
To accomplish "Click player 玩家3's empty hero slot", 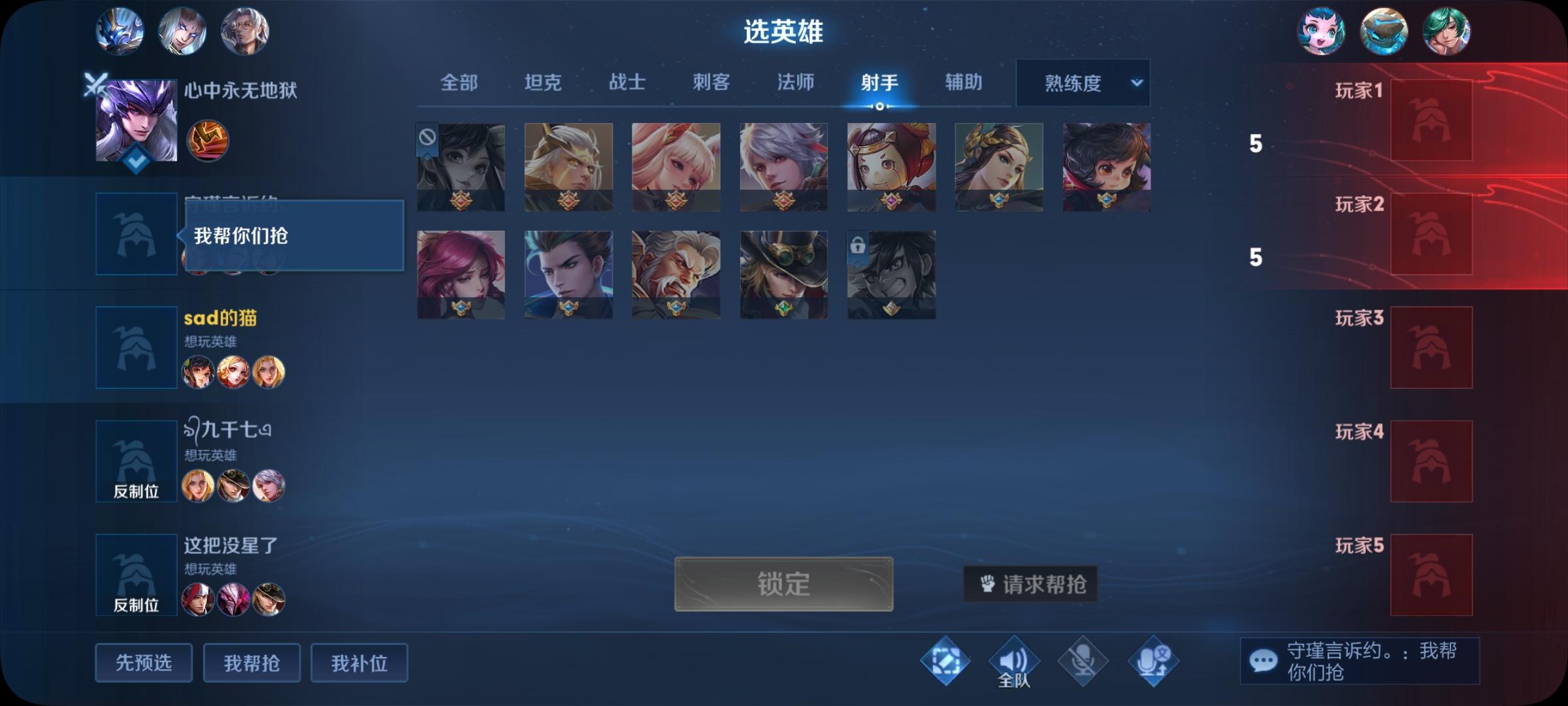I will [x=1431, y=347].
